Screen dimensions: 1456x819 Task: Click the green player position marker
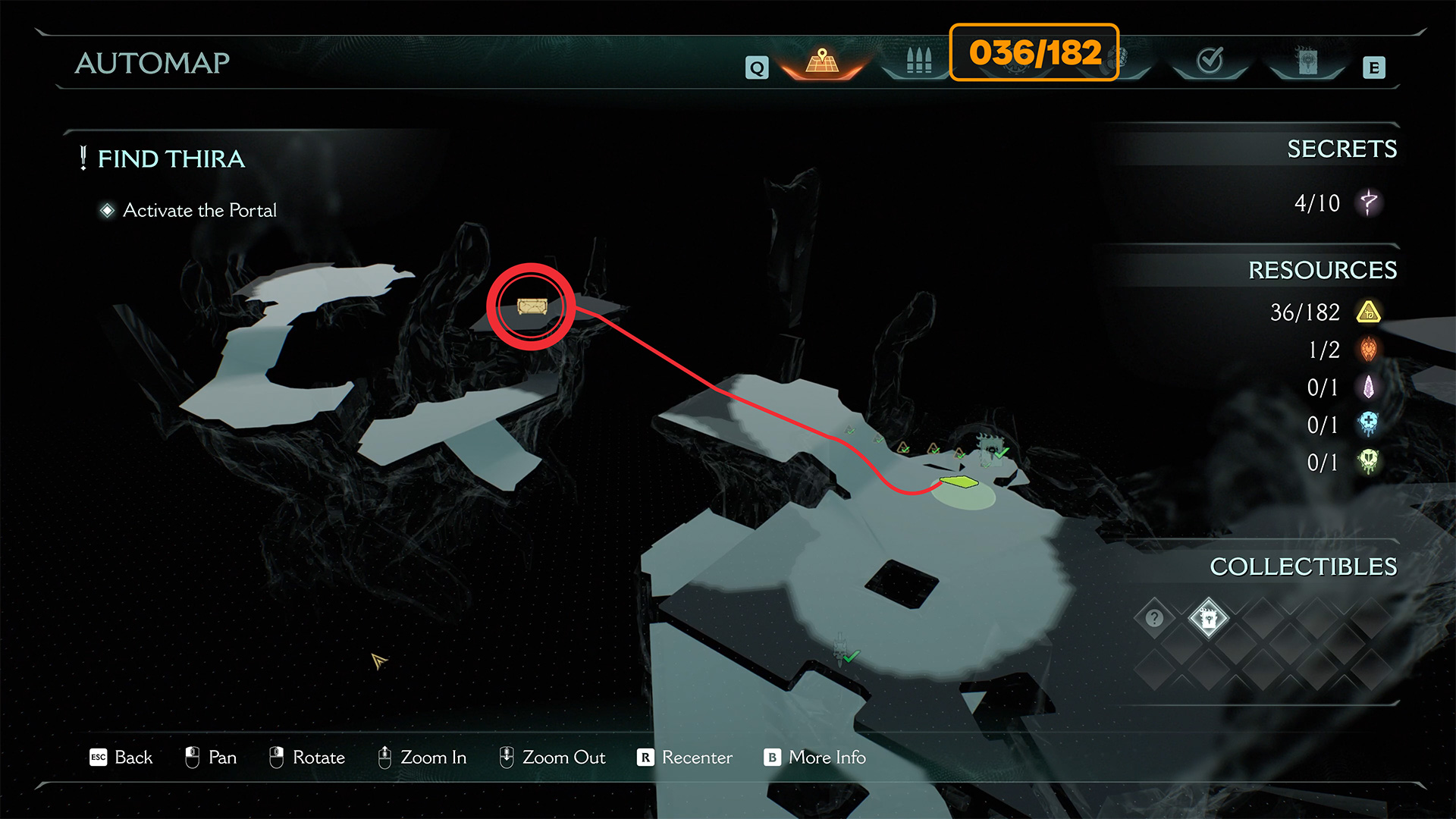959,482
